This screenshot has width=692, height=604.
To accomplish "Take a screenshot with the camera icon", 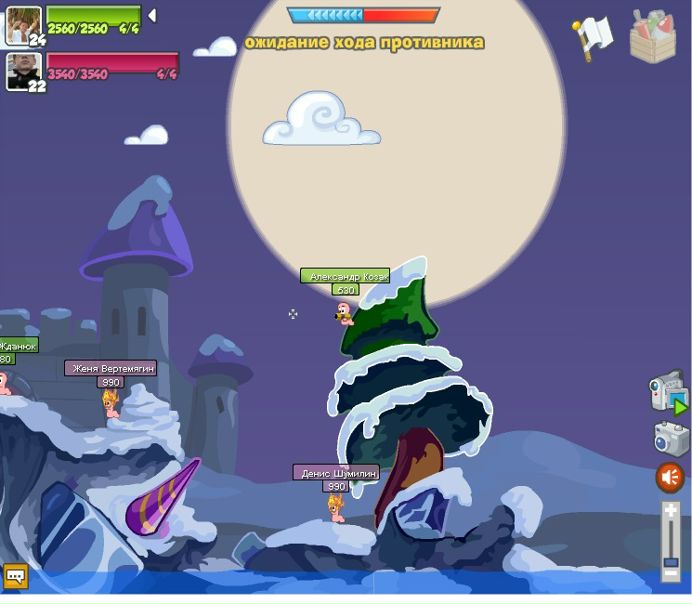I will pos(671,438).
